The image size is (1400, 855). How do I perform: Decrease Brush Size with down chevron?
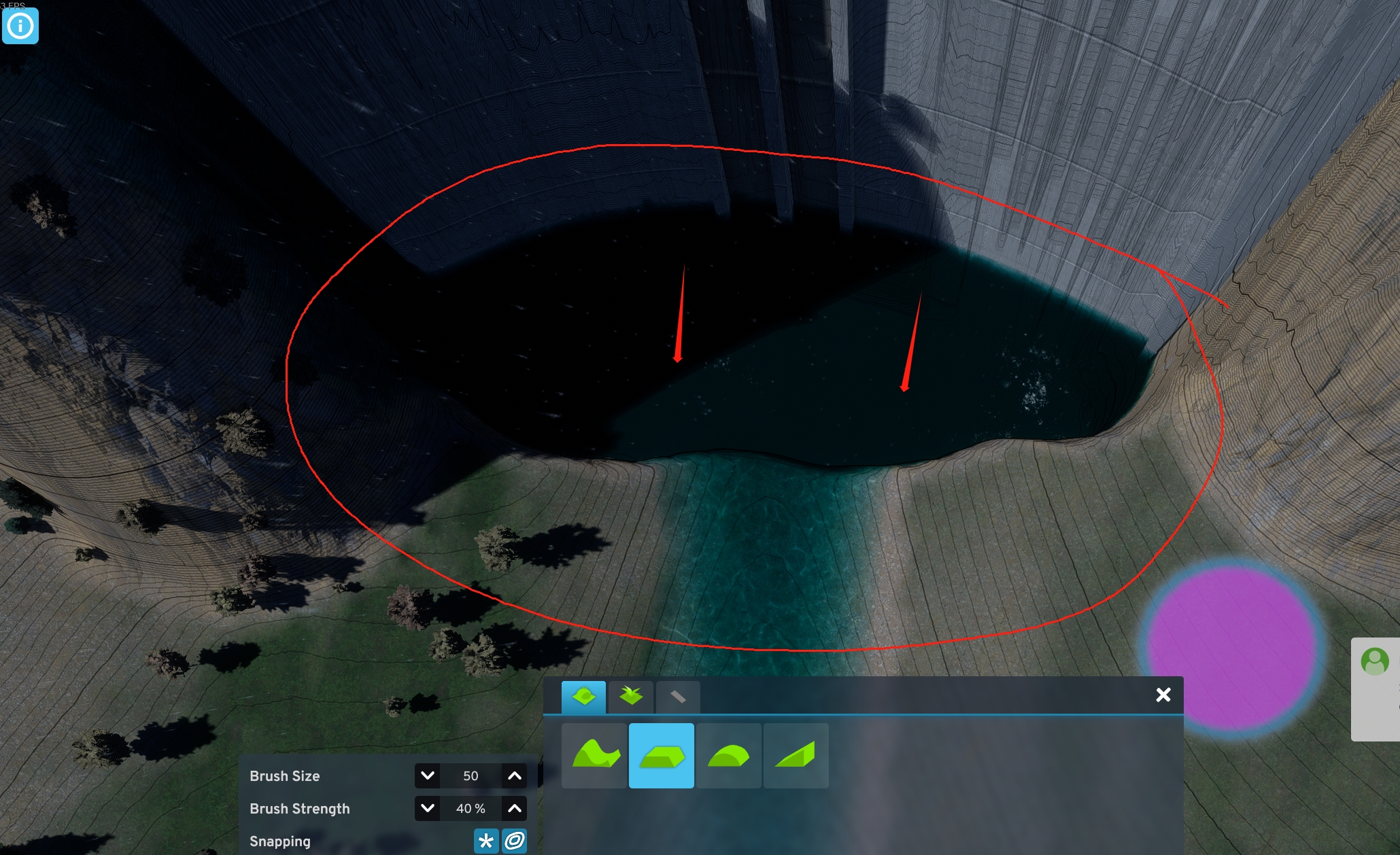click(428, 775)
